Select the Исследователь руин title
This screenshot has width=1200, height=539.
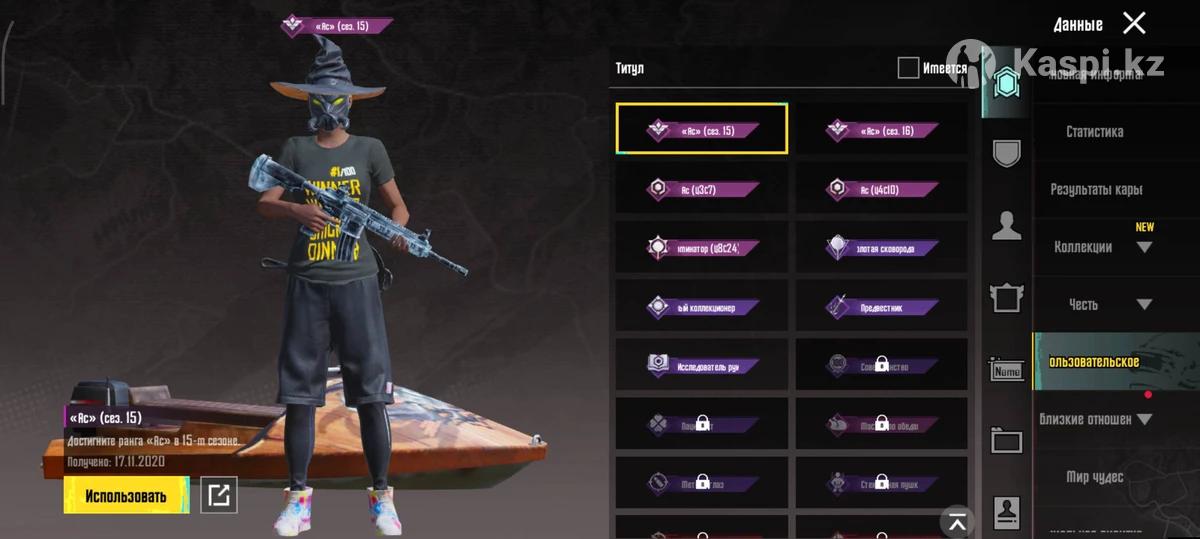(x=702, y=366)
